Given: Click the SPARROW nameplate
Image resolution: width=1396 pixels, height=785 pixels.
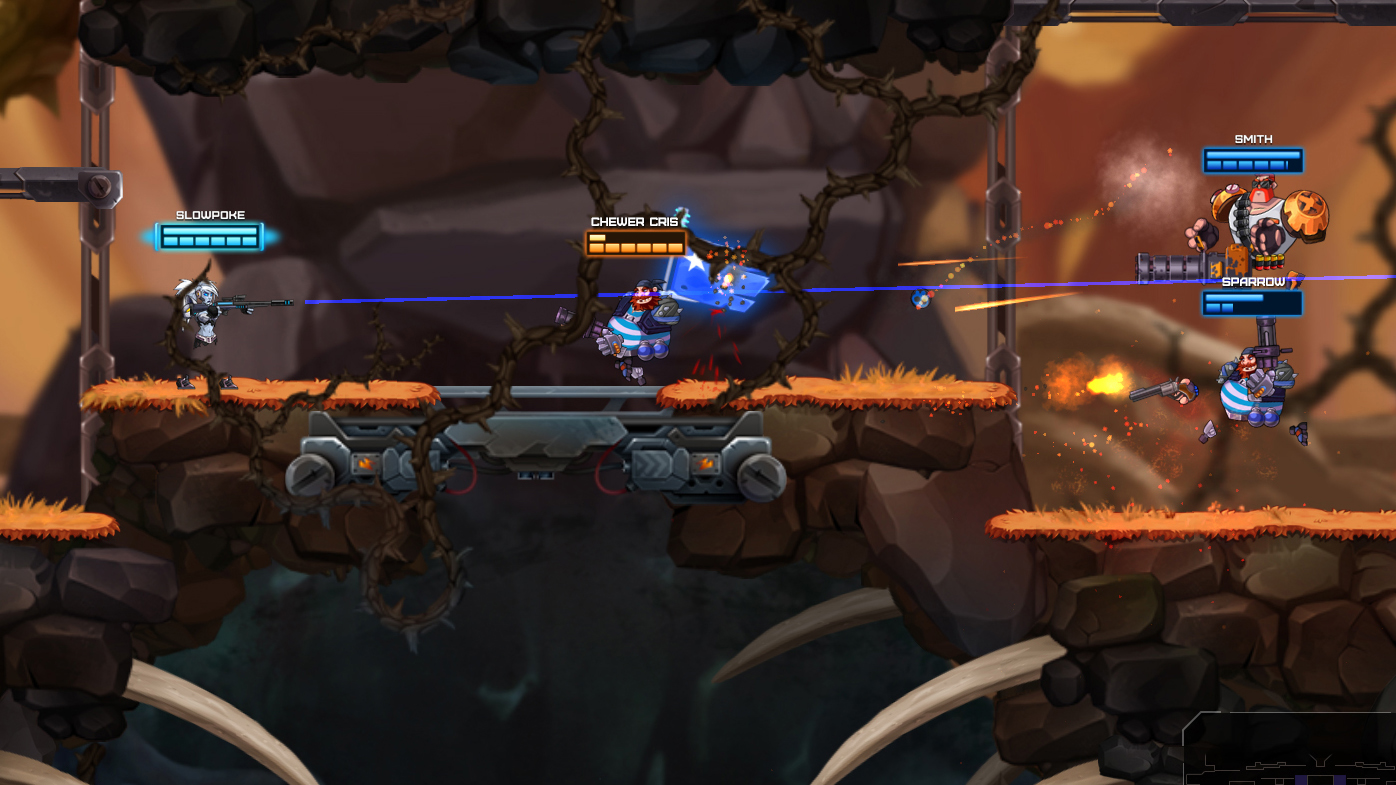Looking at the screenshot, I should click(1253, 281).
